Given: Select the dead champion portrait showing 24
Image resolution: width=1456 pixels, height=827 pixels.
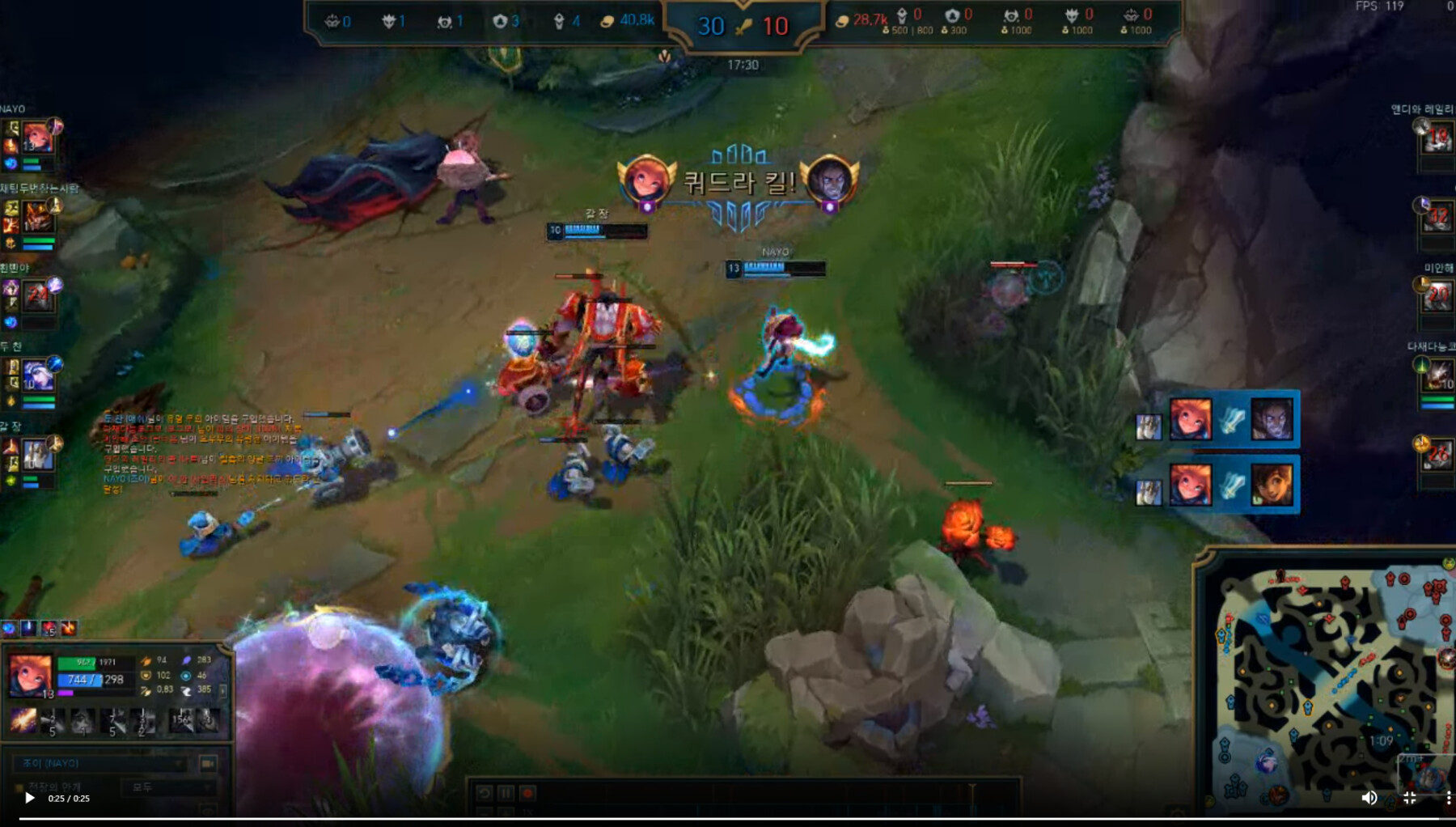Looking at the screenshot, I should [x=37, y=296].
